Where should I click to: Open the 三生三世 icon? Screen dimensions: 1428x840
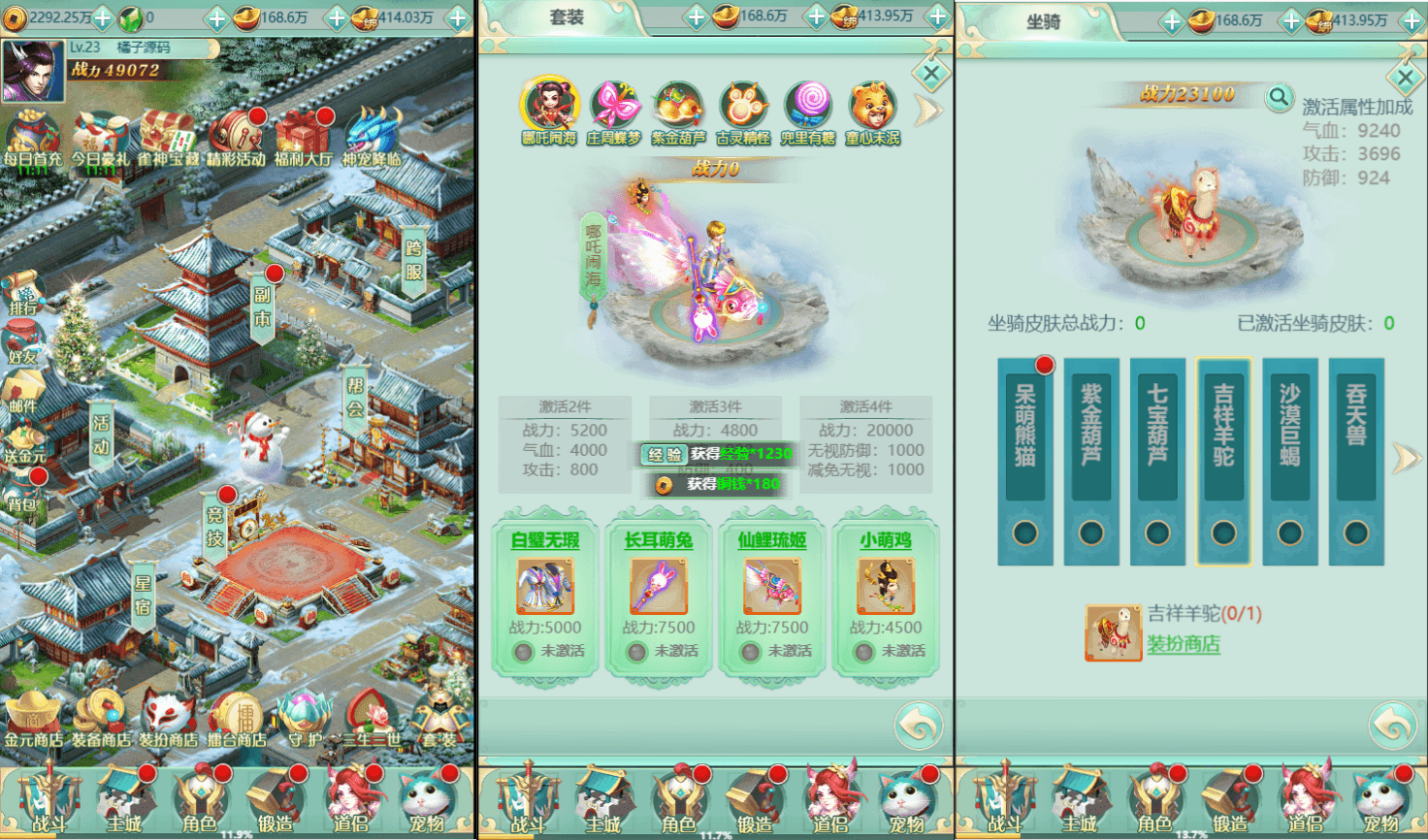[370, 719]
